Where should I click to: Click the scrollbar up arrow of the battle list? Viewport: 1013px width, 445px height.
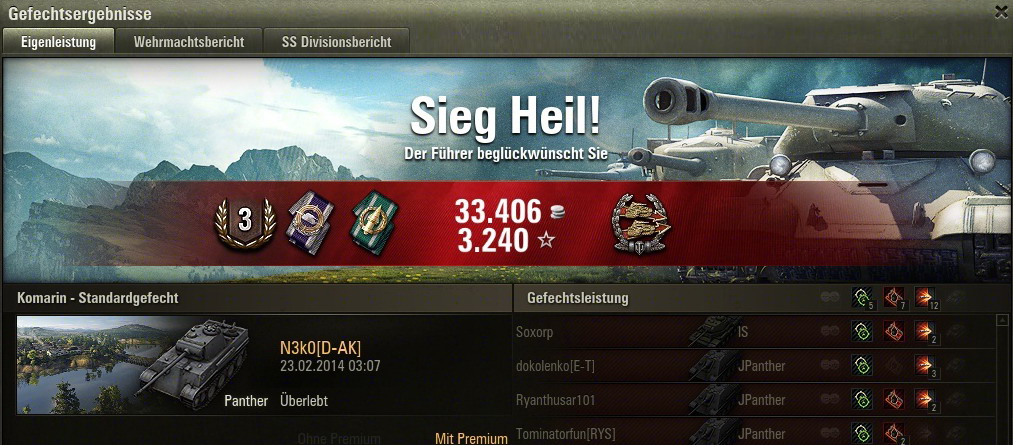pyautogui.click(x=1003, y=322)
